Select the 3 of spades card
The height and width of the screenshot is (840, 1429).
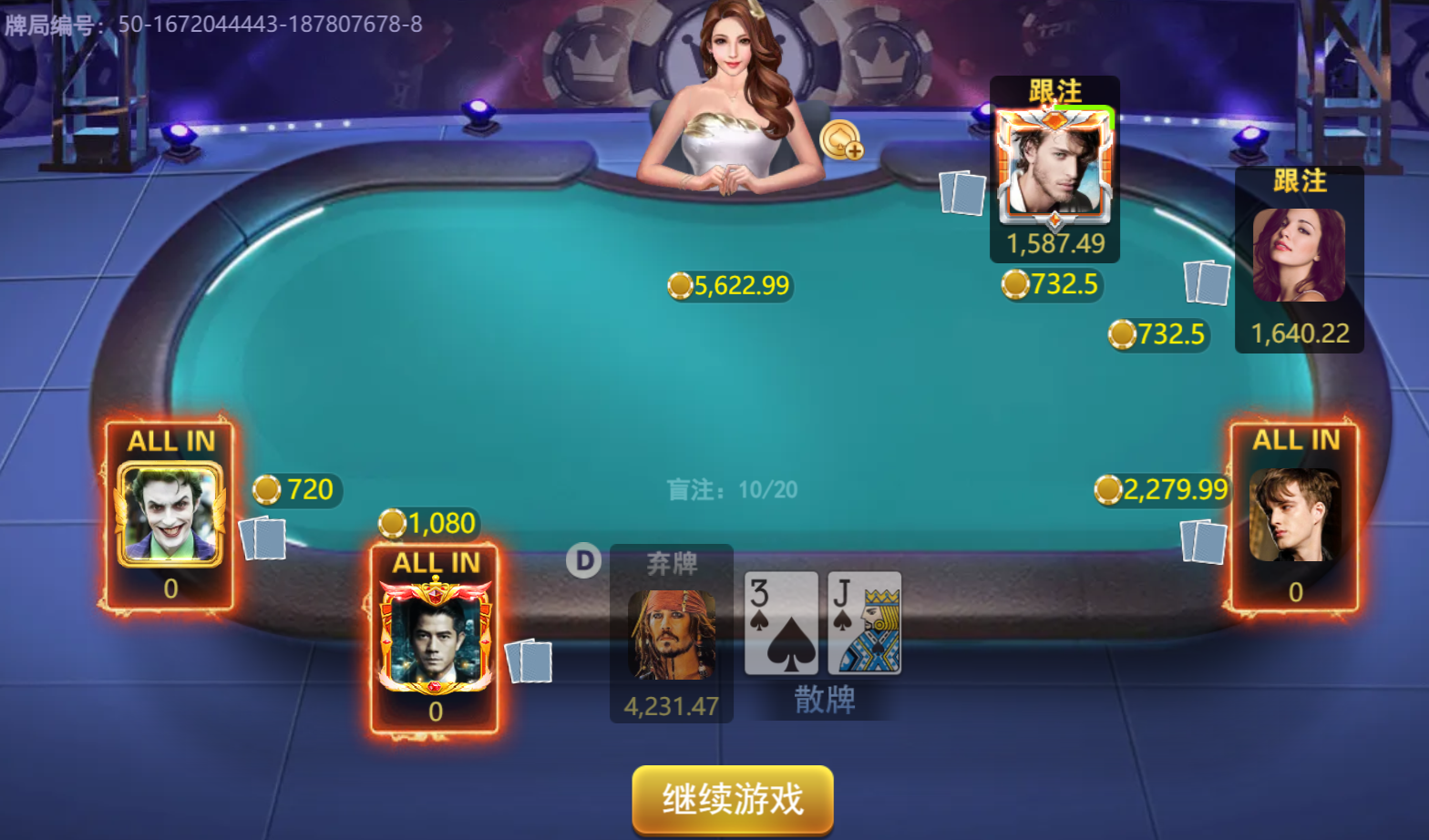click(x=782, y=622)
